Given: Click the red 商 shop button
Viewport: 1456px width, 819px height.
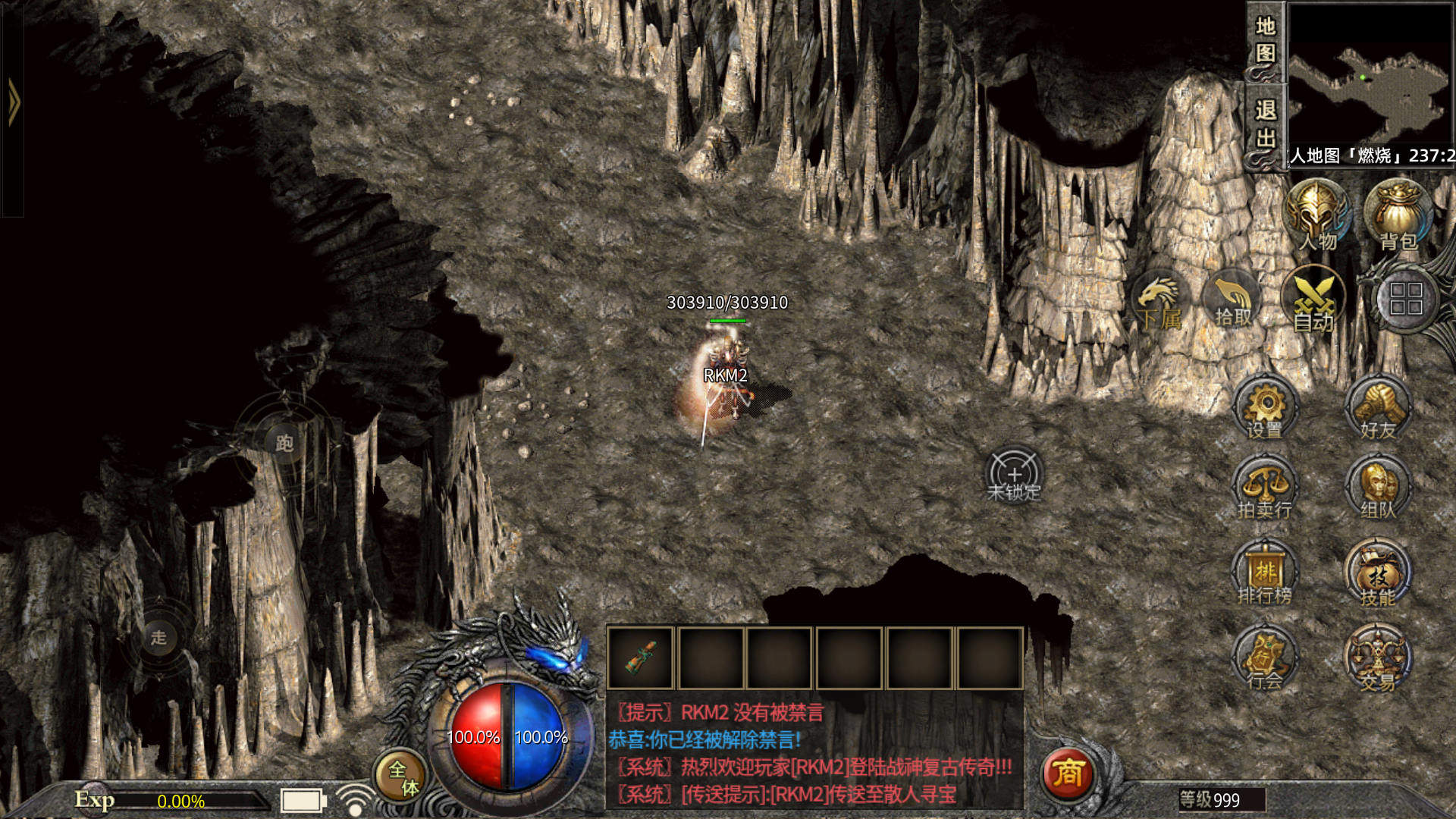Looking at the screenshot, I should pos(1067,774).
